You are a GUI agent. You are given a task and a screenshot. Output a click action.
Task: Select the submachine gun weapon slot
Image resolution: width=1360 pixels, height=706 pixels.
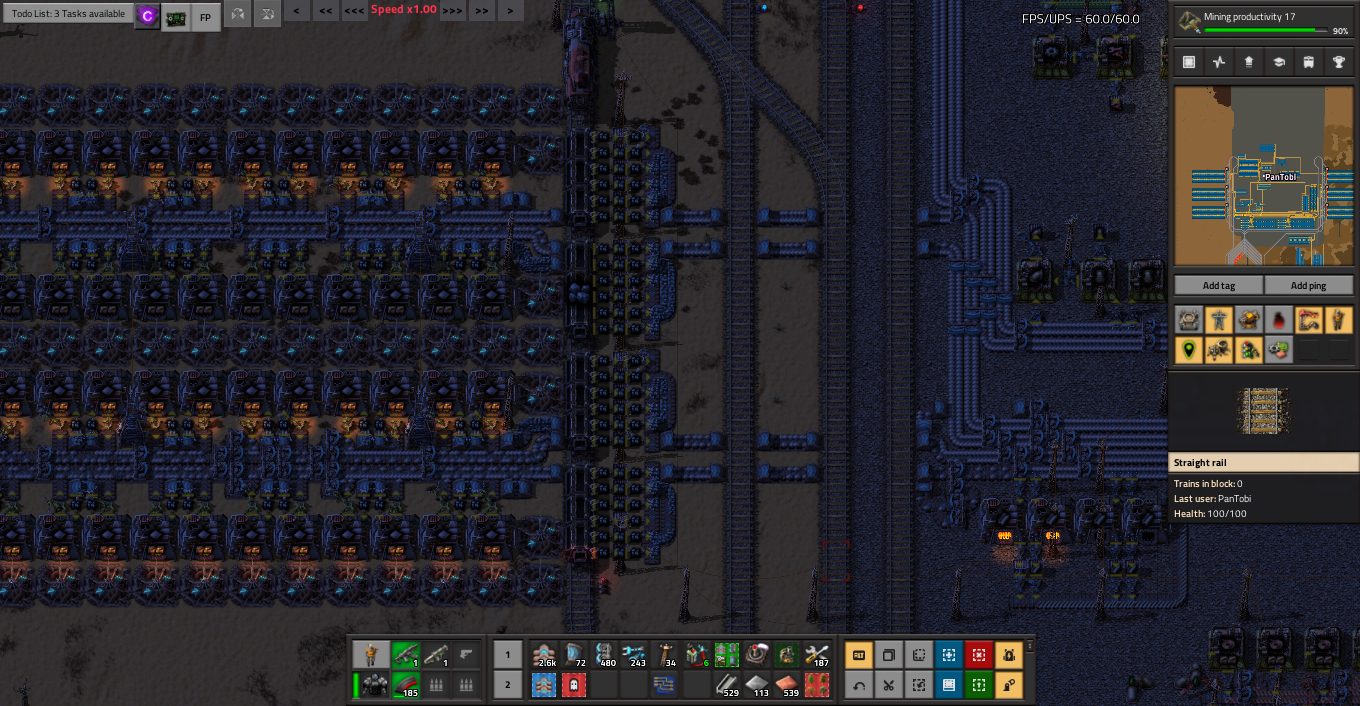tap(404, 655)
